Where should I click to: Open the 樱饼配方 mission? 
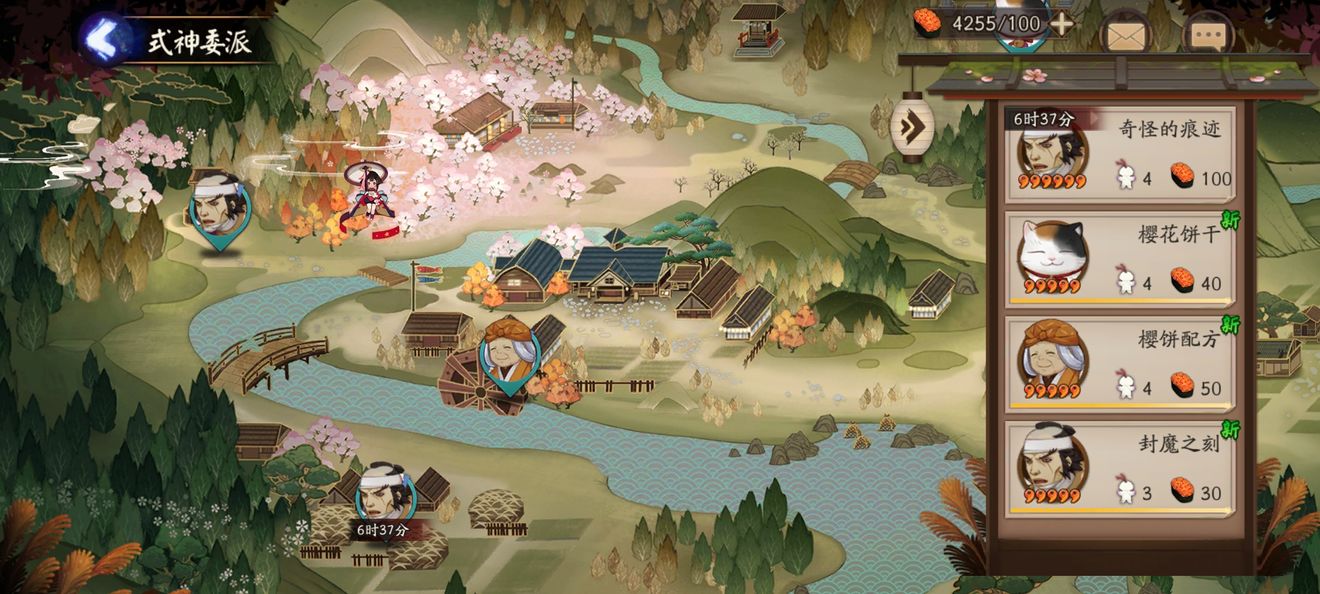coord(1119,362)
